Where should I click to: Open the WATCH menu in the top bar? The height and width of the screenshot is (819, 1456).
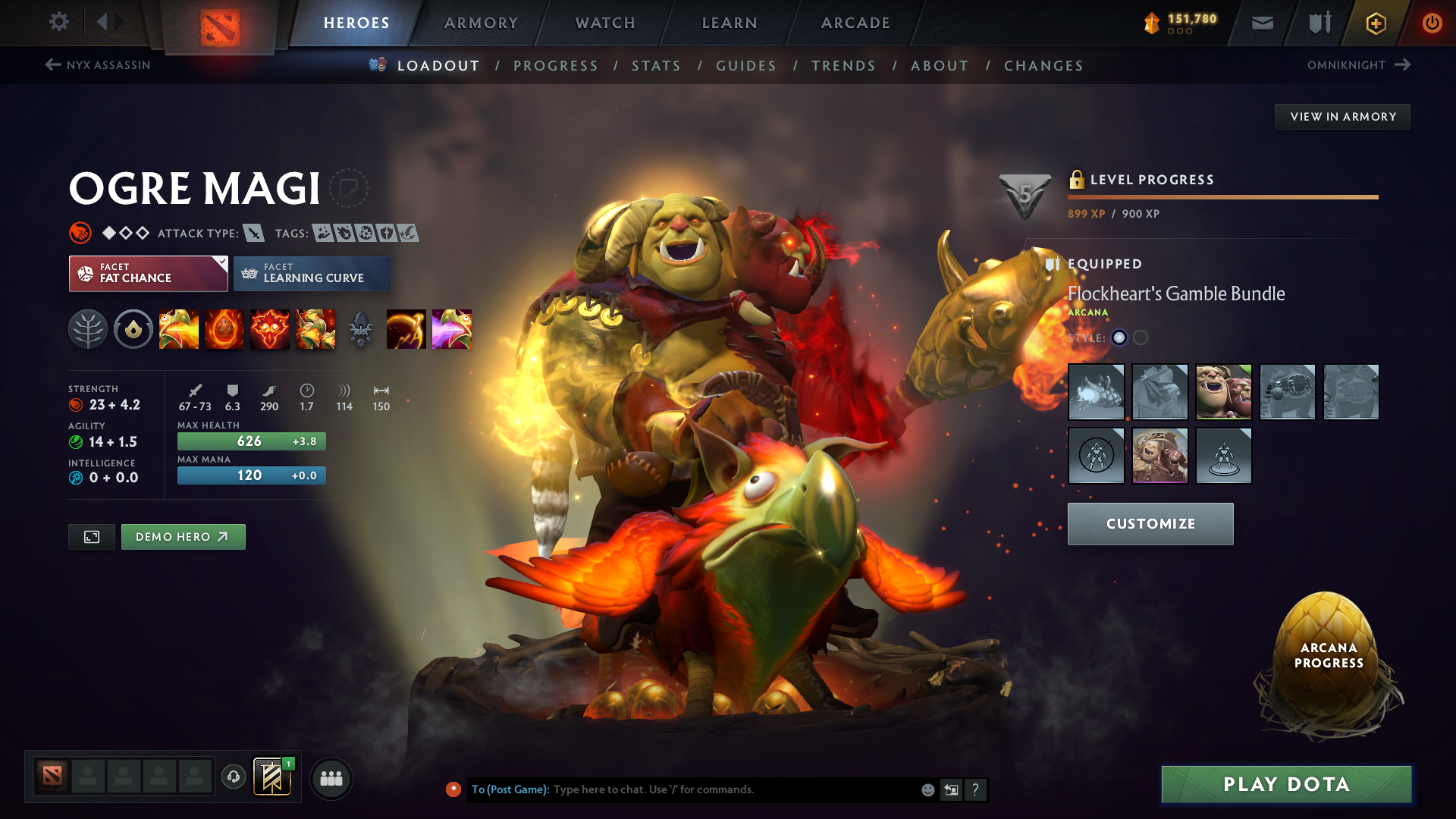604,23
